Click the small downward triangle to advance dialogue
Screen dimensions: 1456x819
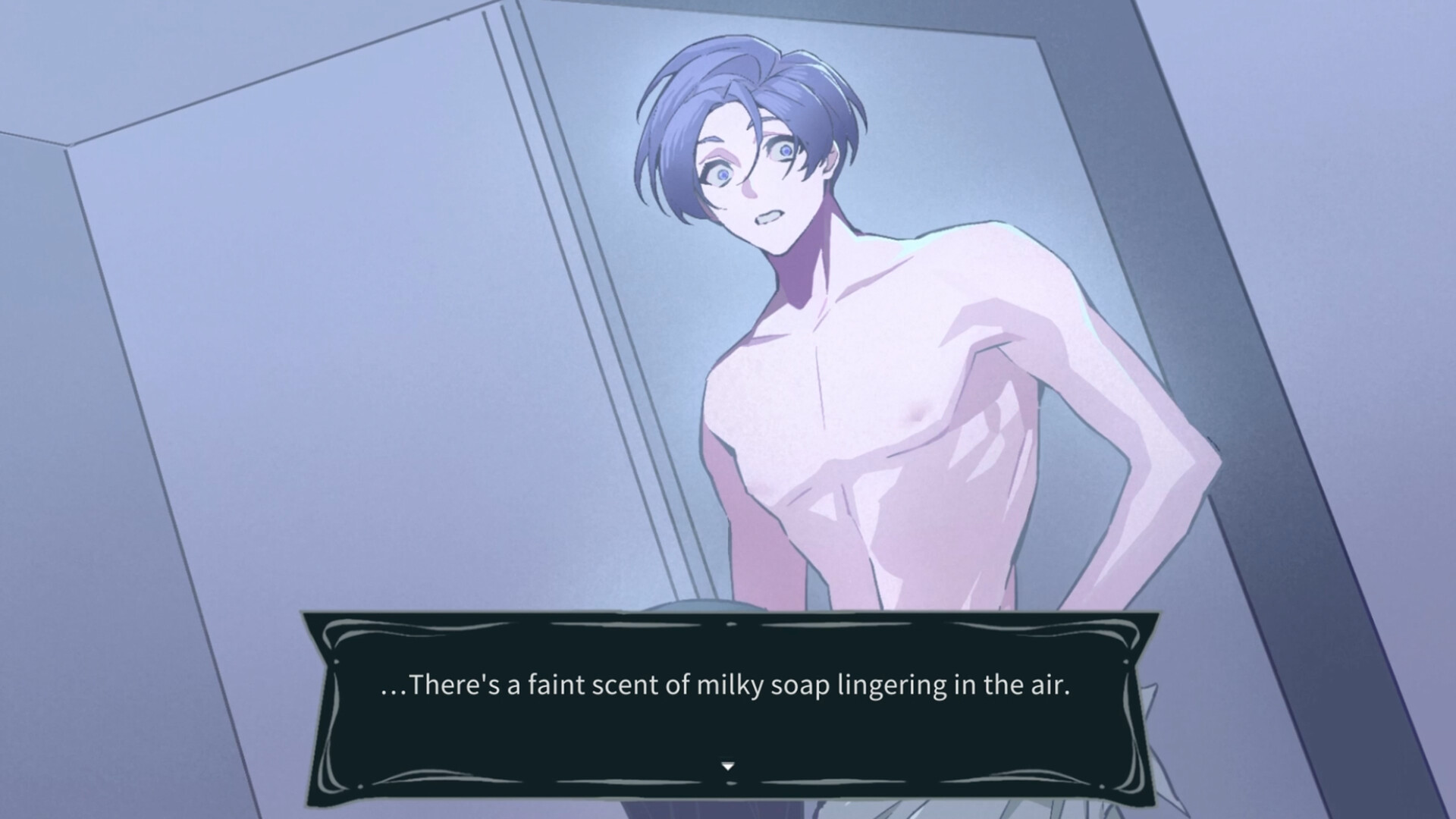[x=727, y=765]
